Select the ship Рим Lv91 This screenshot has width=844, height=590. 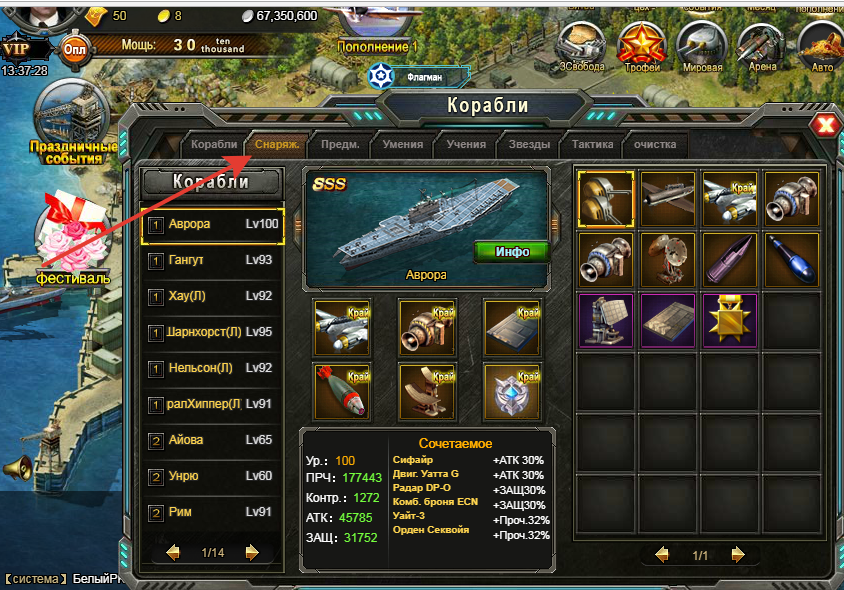tap(212, 512)
